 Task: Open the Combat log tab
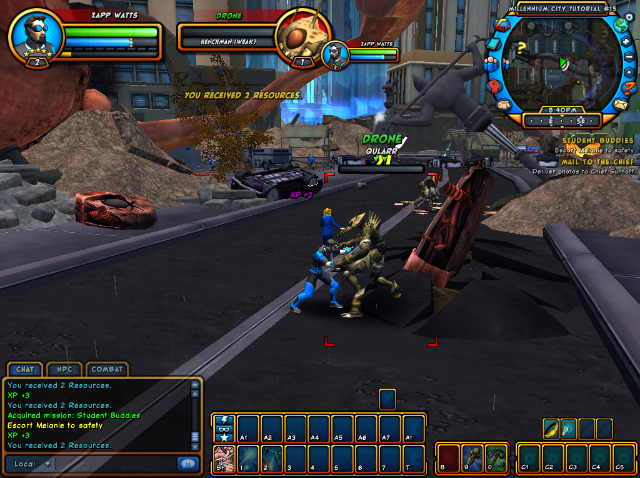pyautogui.click(x=105, y=369)
